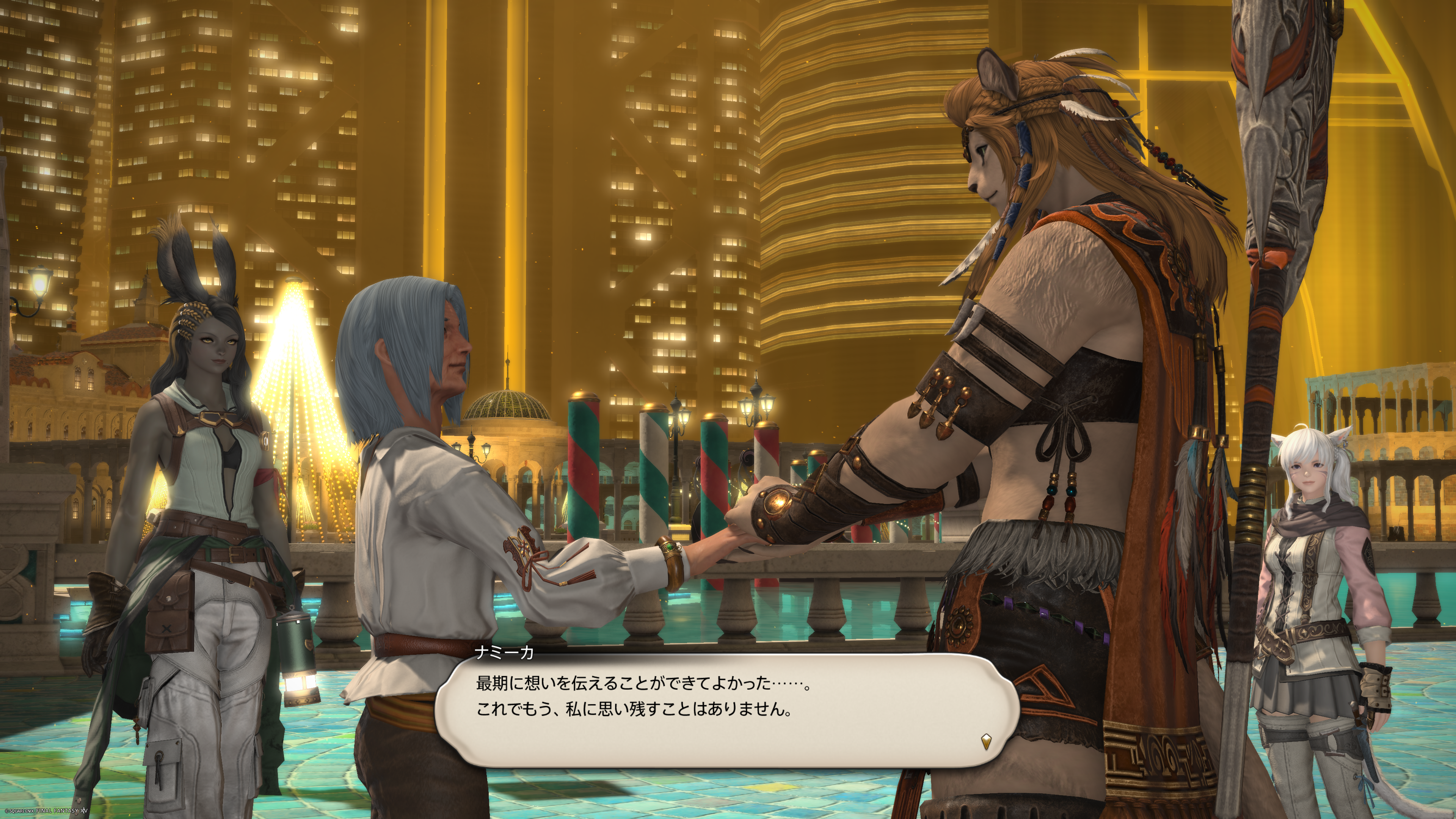
Task: Advance ナミーカ's dialogue text box
Action: click(726, 709)
